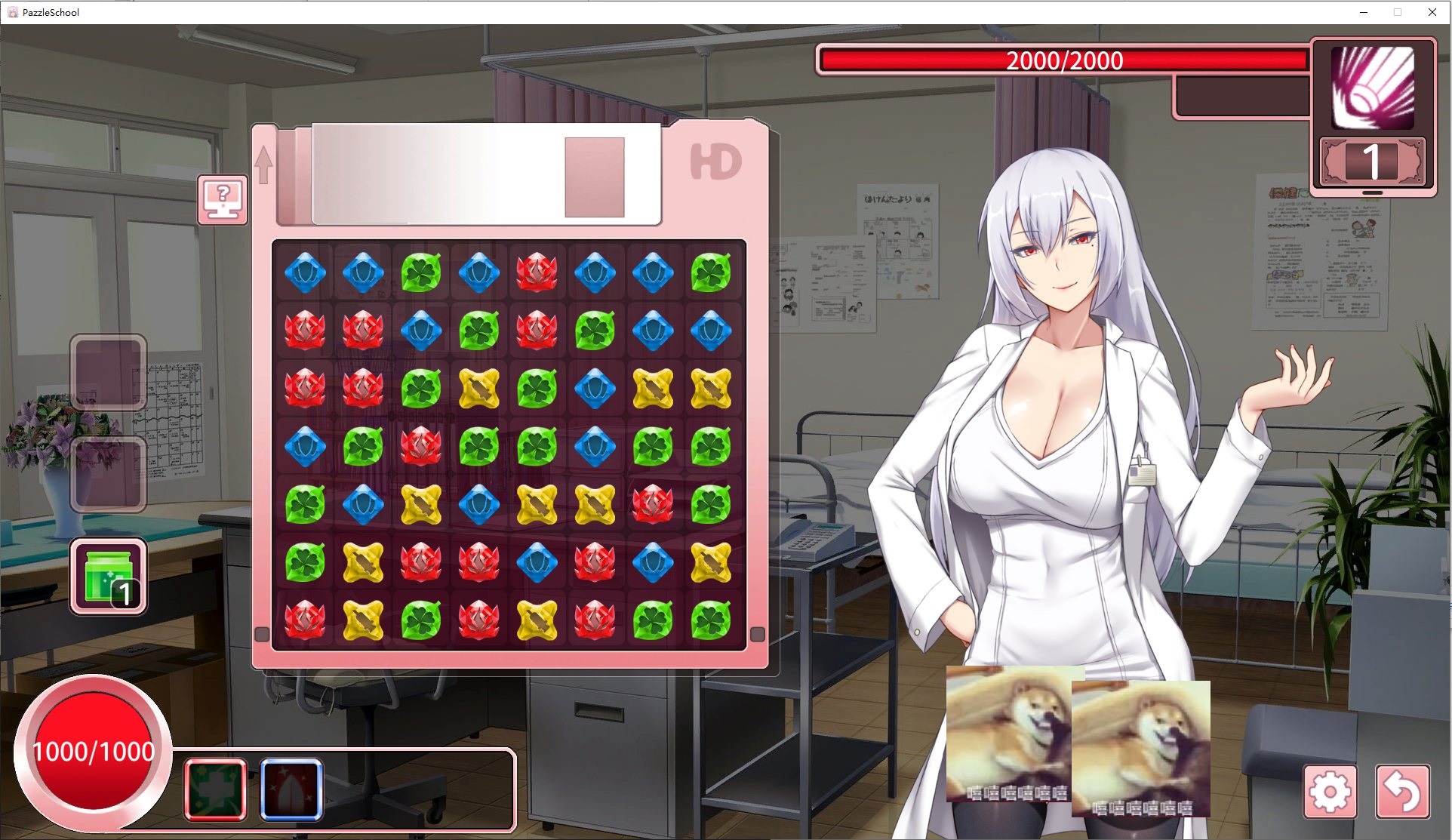Image resolution: width=1452 pixels, height=840 pixels.
Task: Click the up arrow on the floppy panel
Action: [263, 164]
